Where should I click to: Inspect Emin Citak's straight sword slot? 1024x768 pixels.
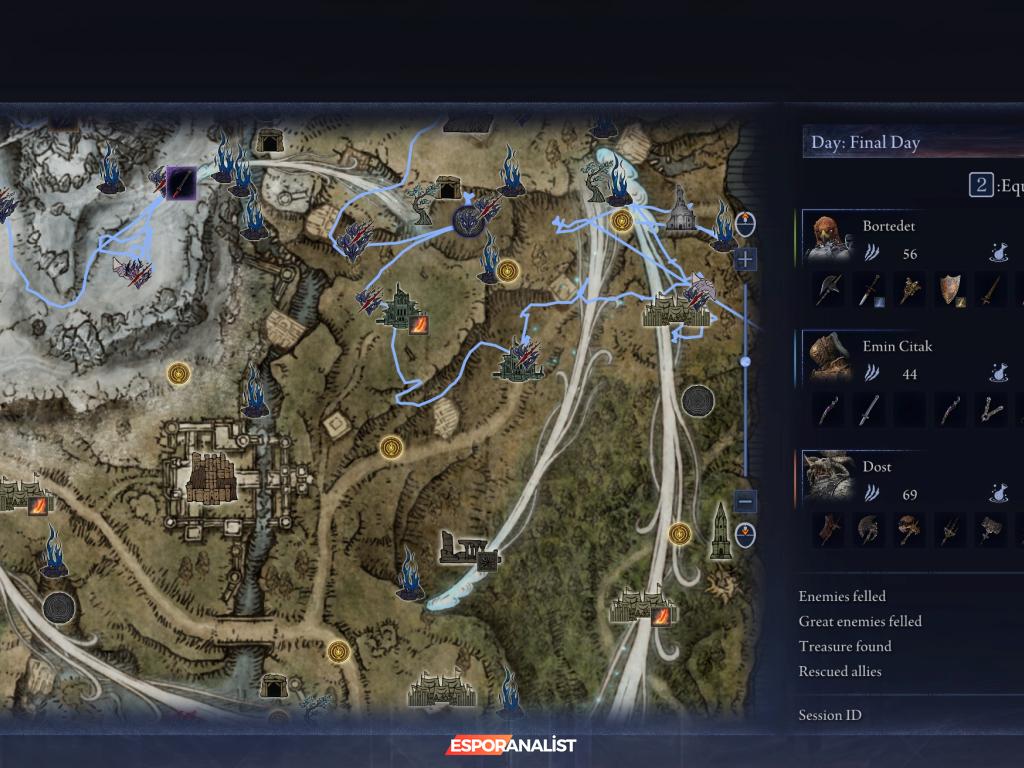[x=869, y=410]
